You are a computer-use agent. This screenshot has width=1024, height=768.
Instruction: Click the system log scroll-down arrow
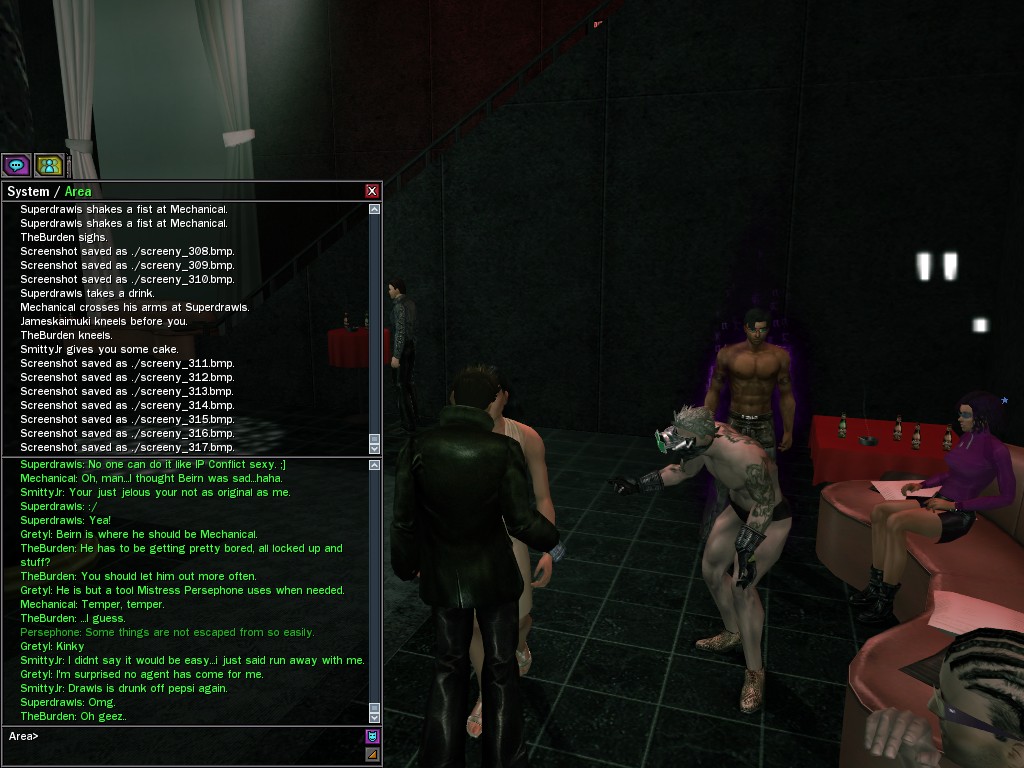point(374,449)
